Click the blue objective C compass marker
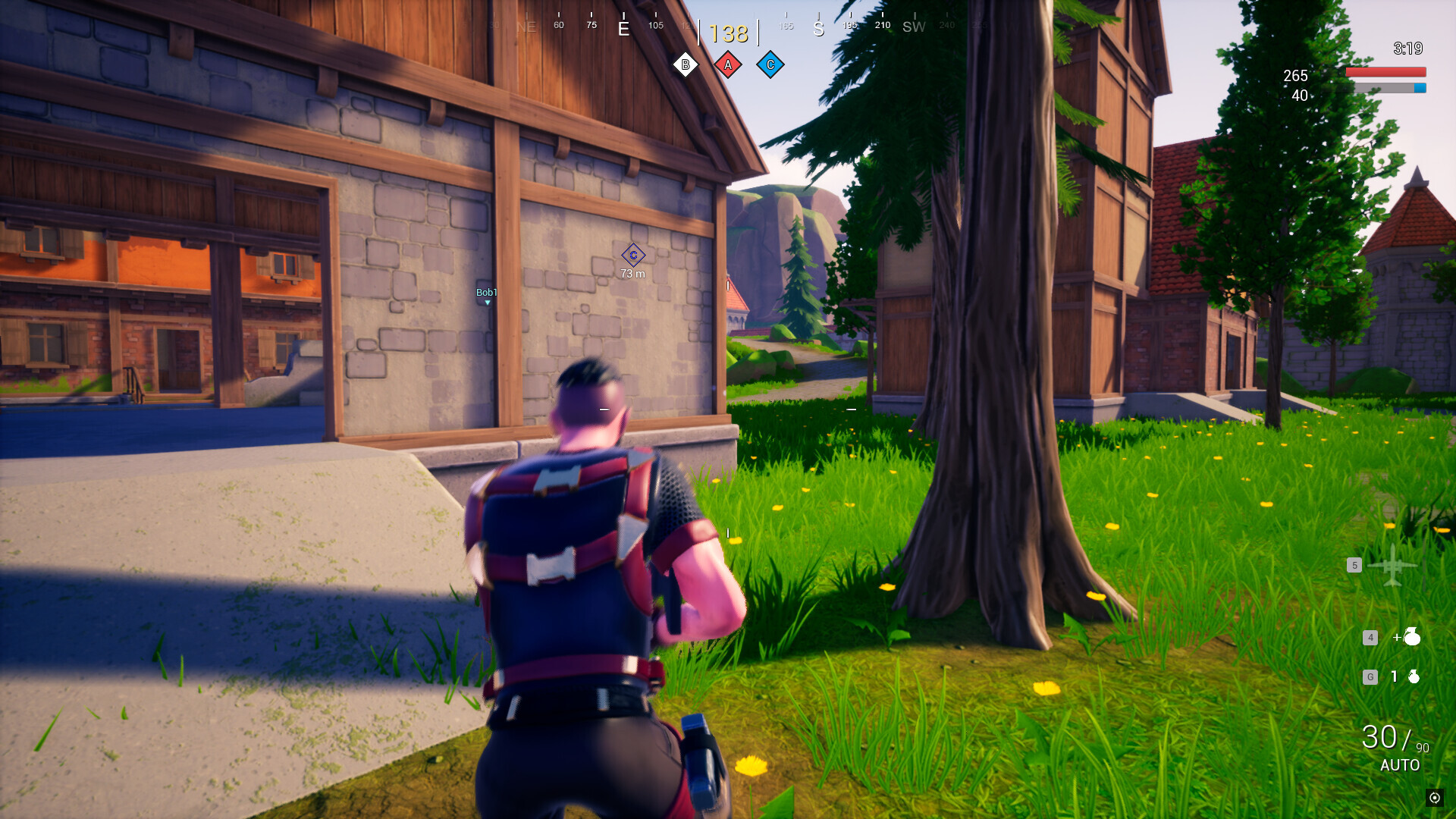This screenshot has width=1456, height=819. pos(770,64)
